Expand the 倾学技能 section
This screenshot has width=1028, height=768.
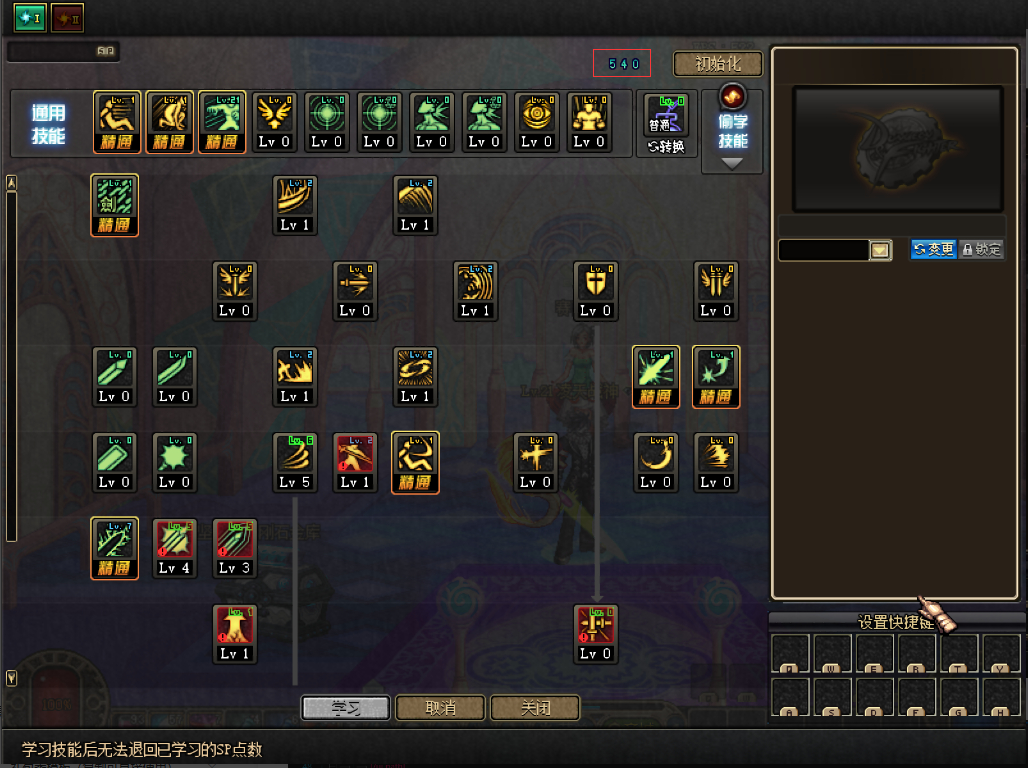[x=733, y=132]
